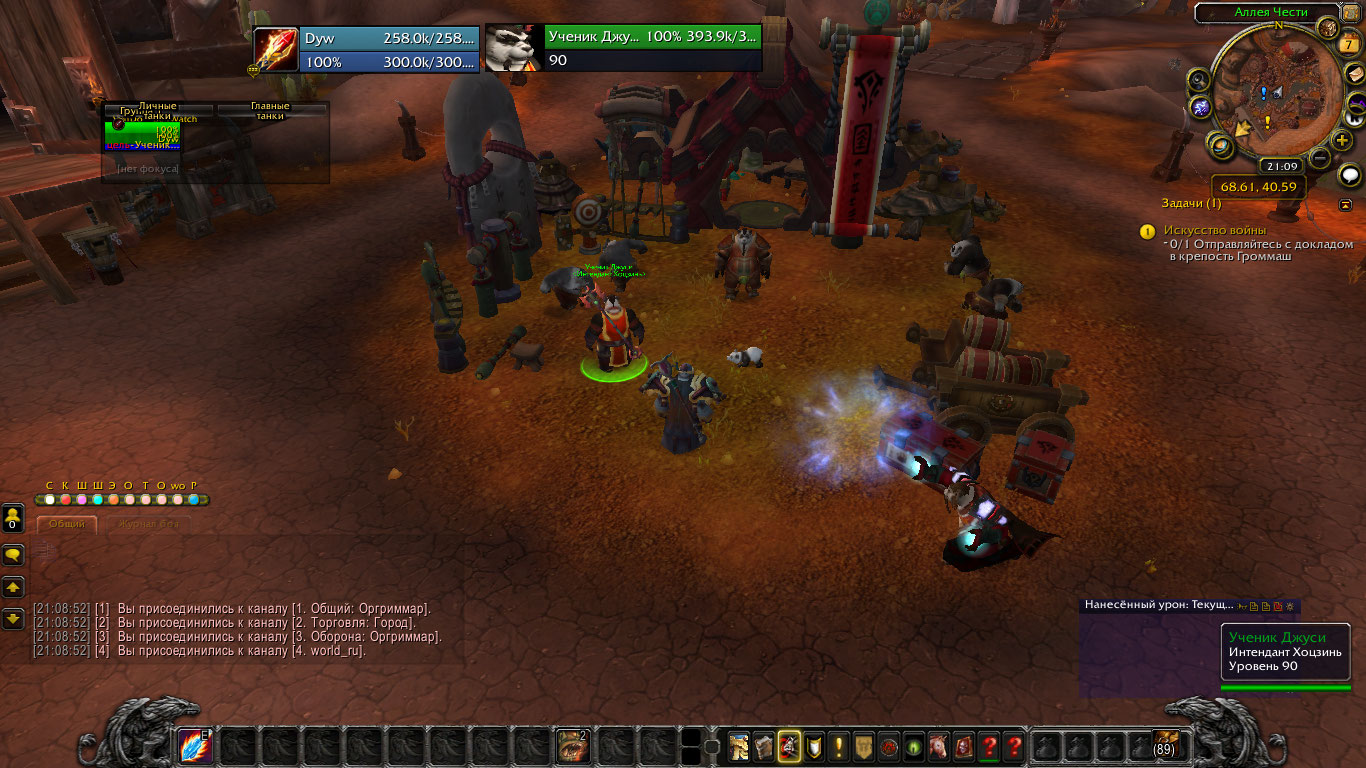Open the backpack showing 89 free slots

pos(1165,745)
